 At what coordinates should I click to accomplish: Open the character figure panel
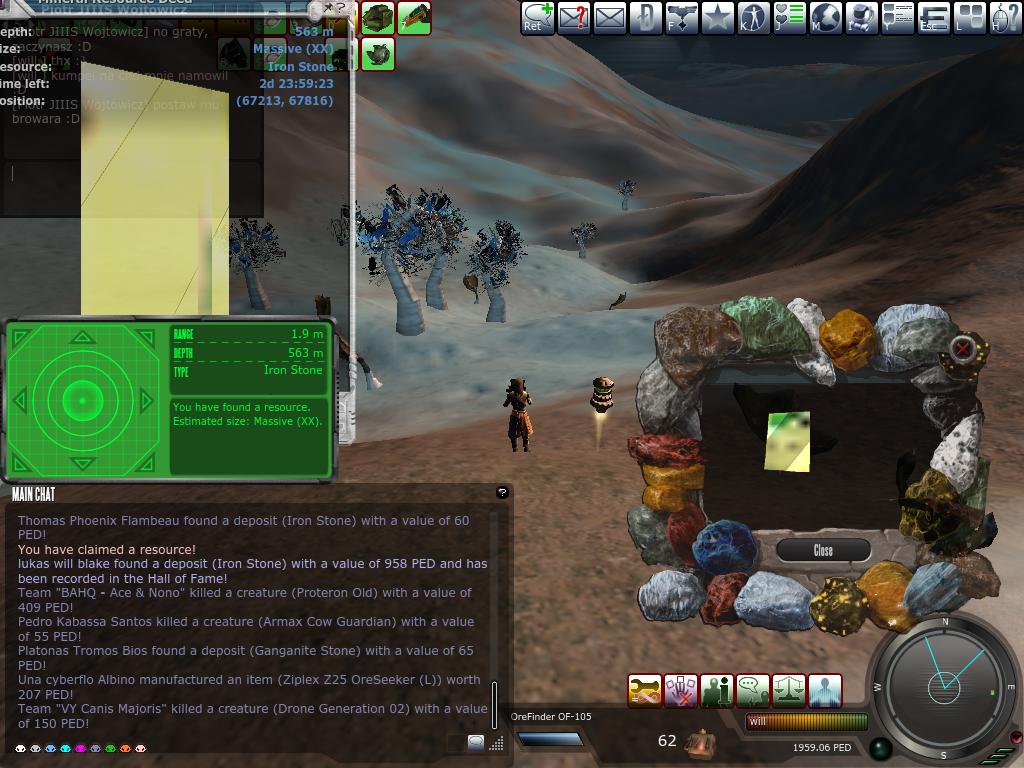click(753, 18)
